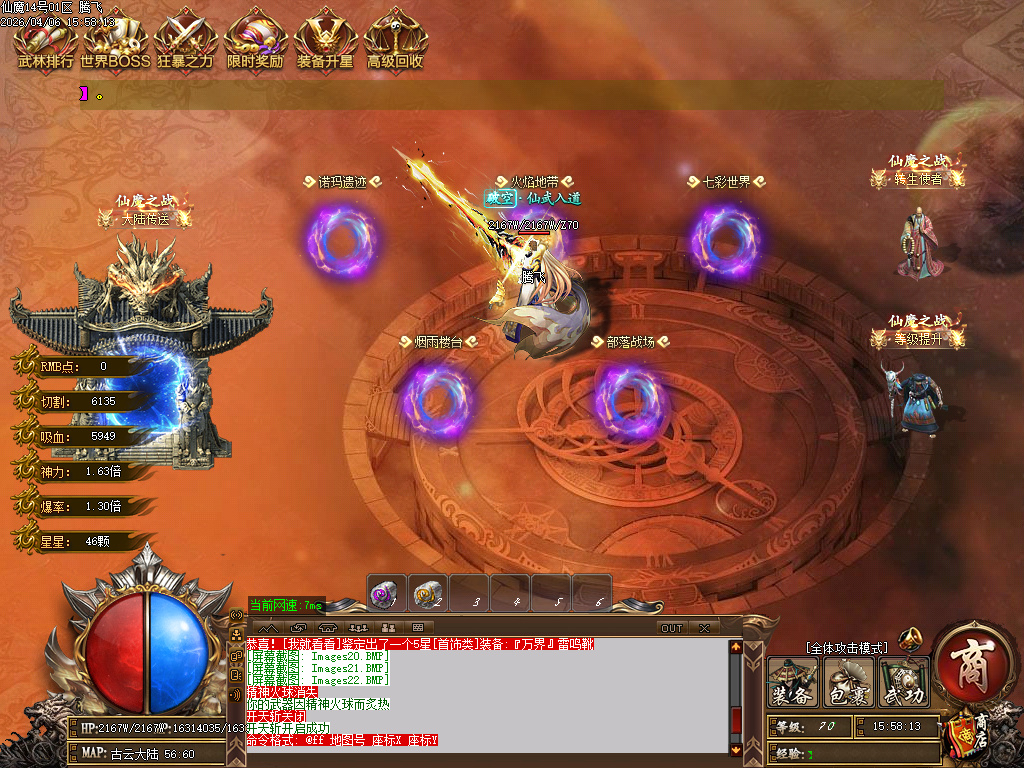
Task: Click the OUT button on chat bar
Action: [672, 628]
